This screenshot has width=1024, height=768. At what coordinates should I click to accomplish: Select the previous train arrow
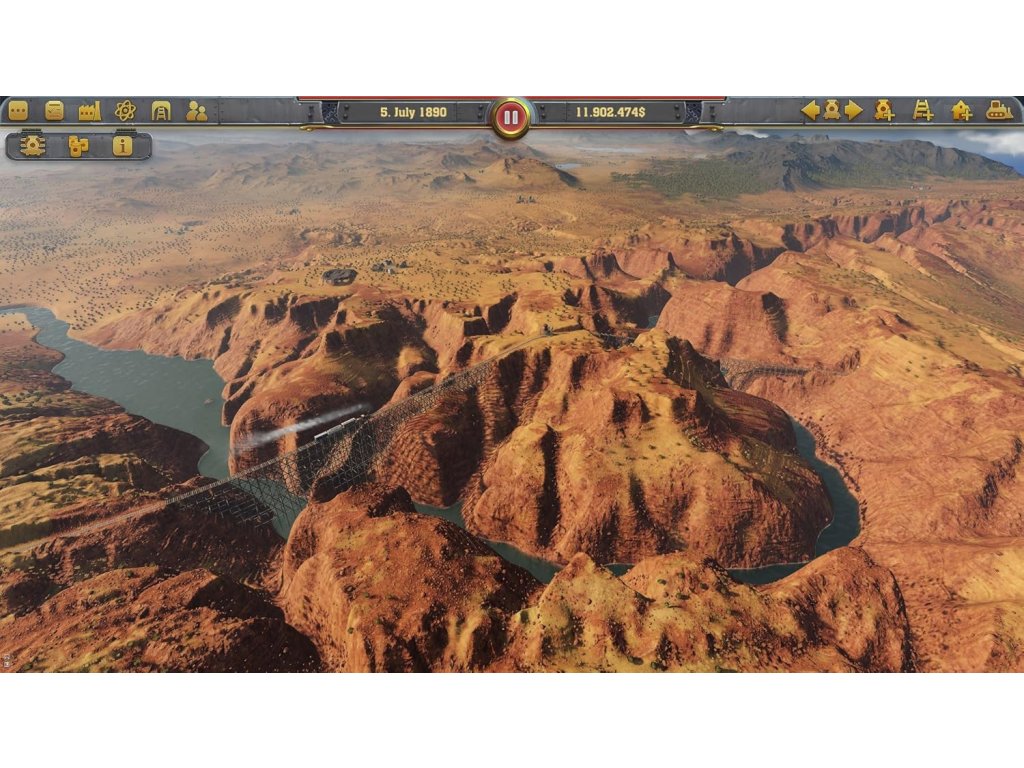coord(810,111)
